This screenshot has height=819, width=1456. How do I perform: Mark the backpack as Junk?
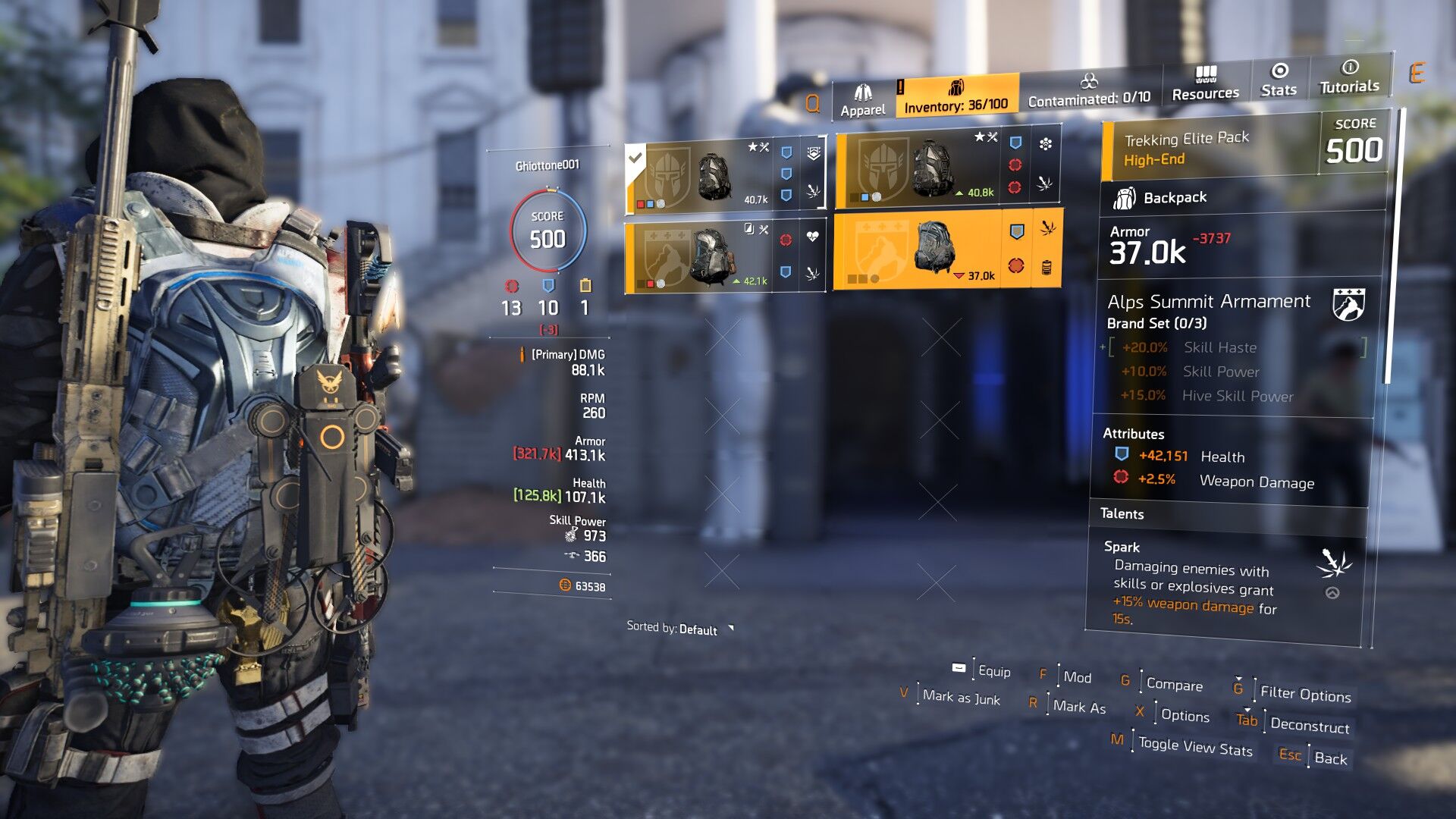point(961,698)
